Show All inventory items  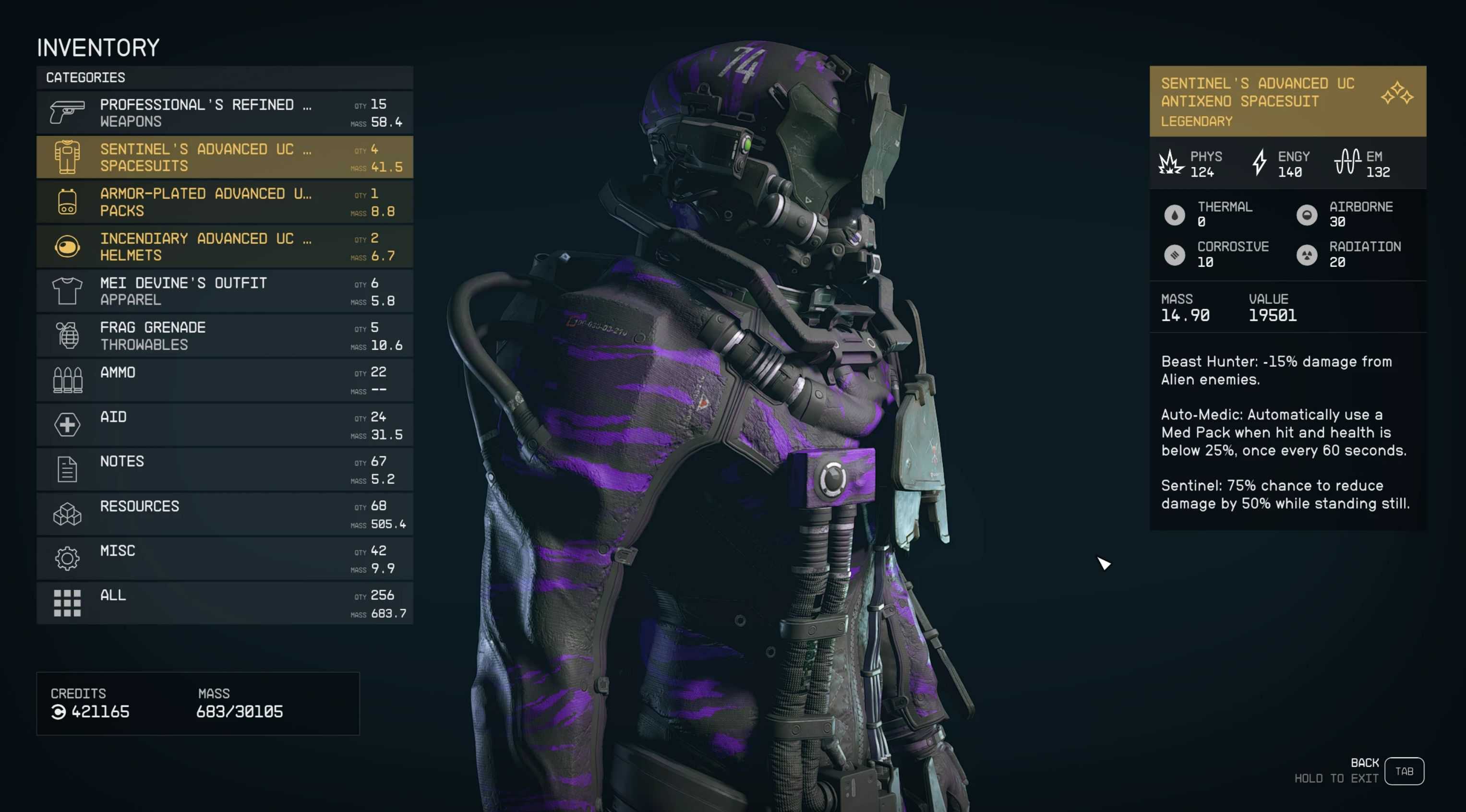(x=224, y=603)
